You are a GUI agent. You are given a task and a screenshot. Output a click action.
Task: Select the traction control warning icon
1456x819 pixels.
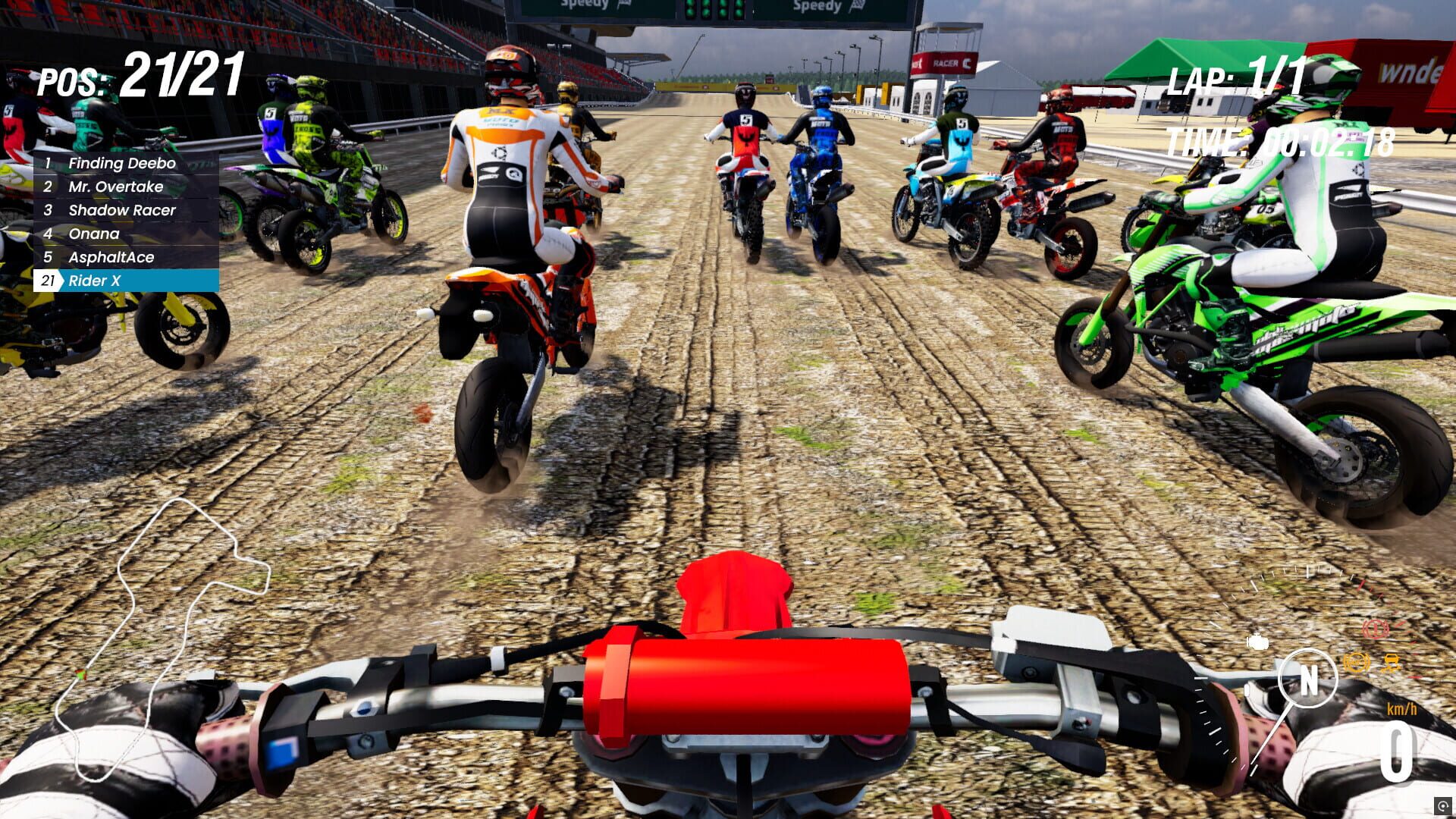[x=1390, y=664]
